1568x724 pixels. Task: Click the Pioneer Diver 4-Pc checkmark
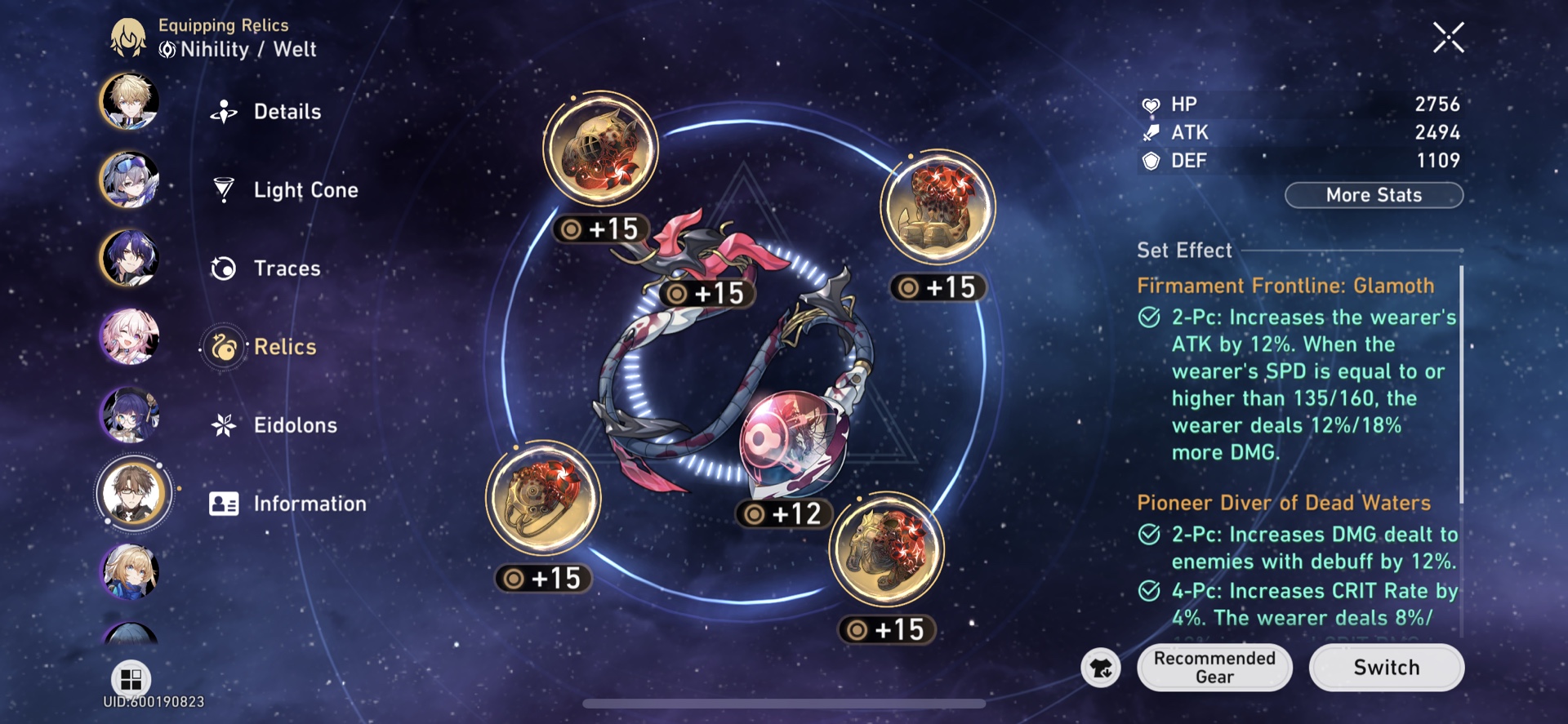pyautogui.click(x=1151, y=590)
